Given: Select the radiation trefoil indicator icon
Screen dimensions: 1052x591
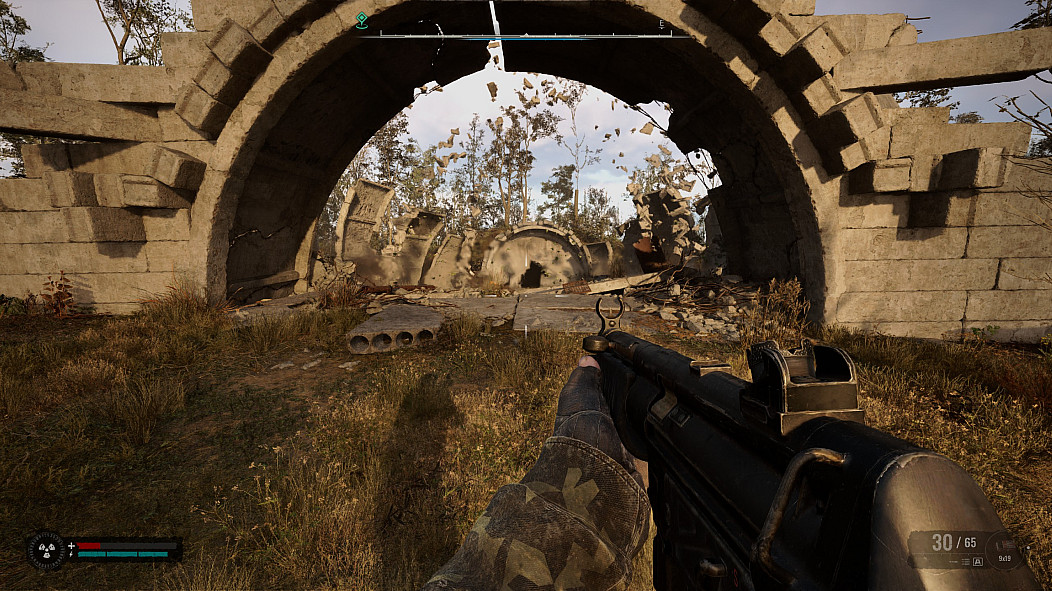Looking at the screenshot, I should pos(46,550).
